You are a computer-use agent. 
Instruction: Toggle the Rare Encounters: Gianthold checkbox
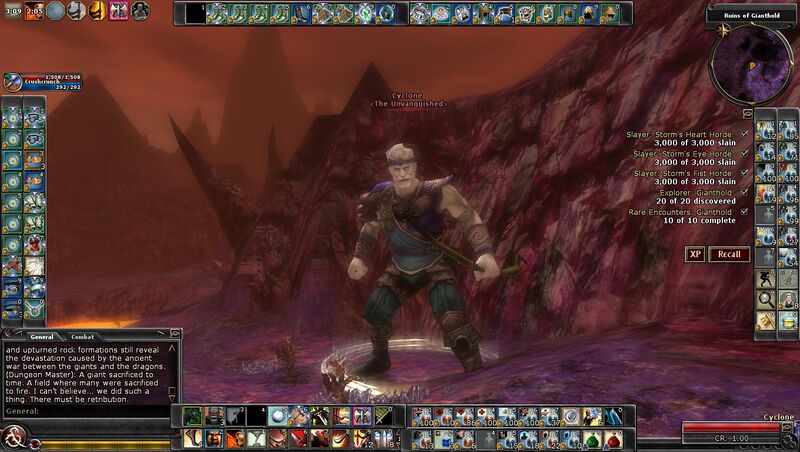pyautogui.click(x=745, y=211)
